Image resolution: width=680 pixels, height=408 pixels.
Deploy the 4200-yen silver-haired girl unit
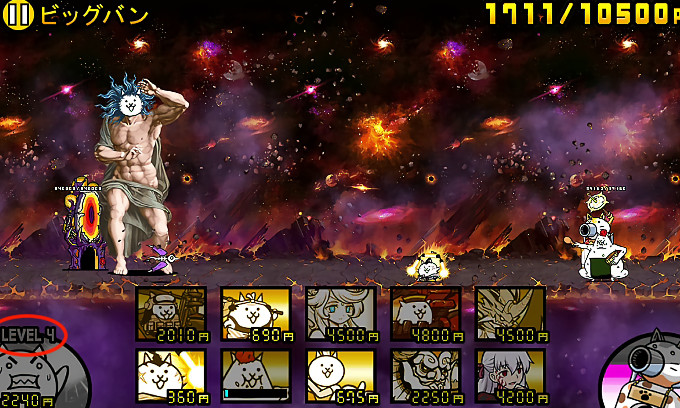point(511,375)
